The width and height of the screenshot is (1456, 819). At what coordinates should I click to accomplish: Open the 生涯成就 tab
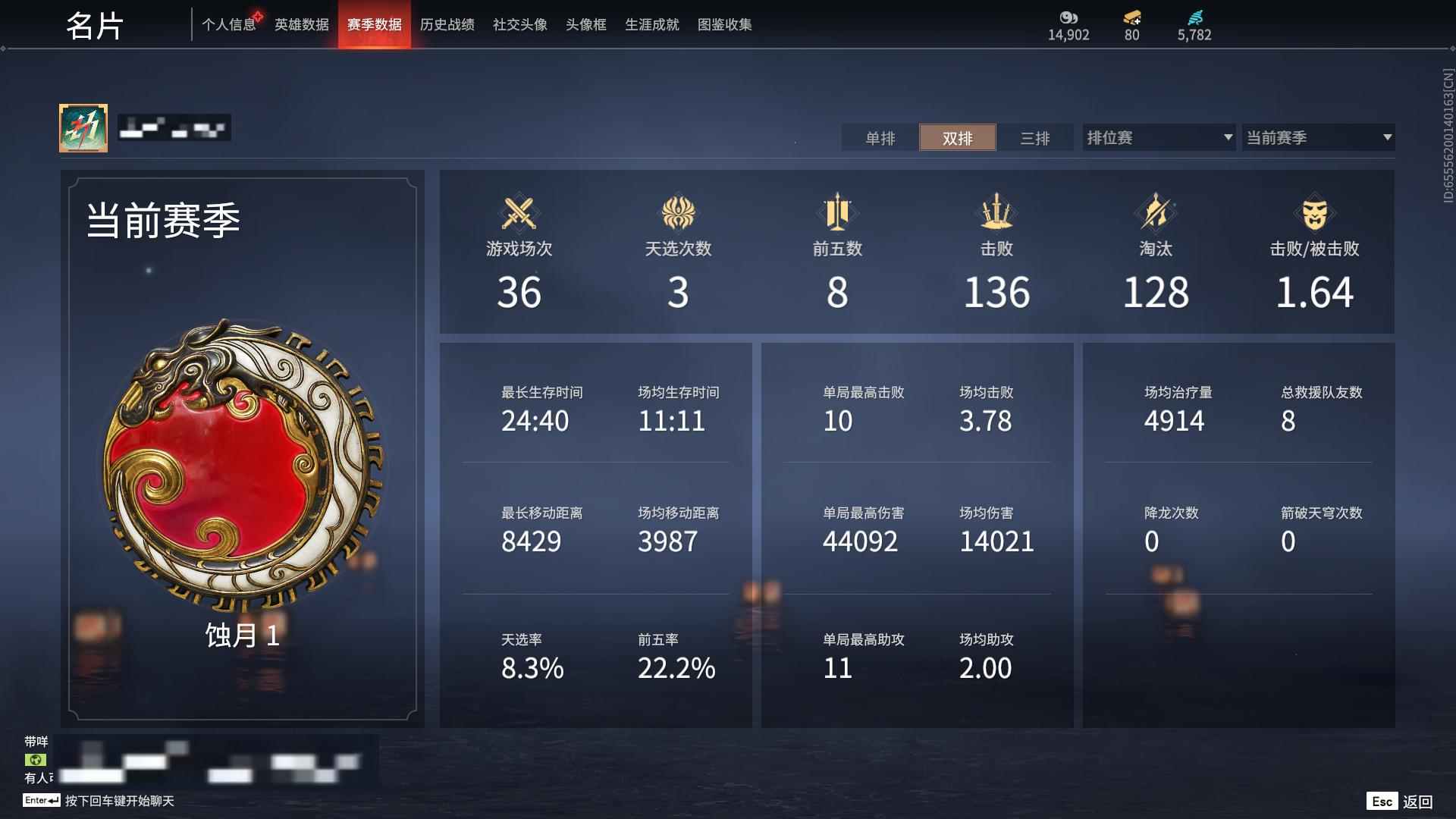[651, 24]
